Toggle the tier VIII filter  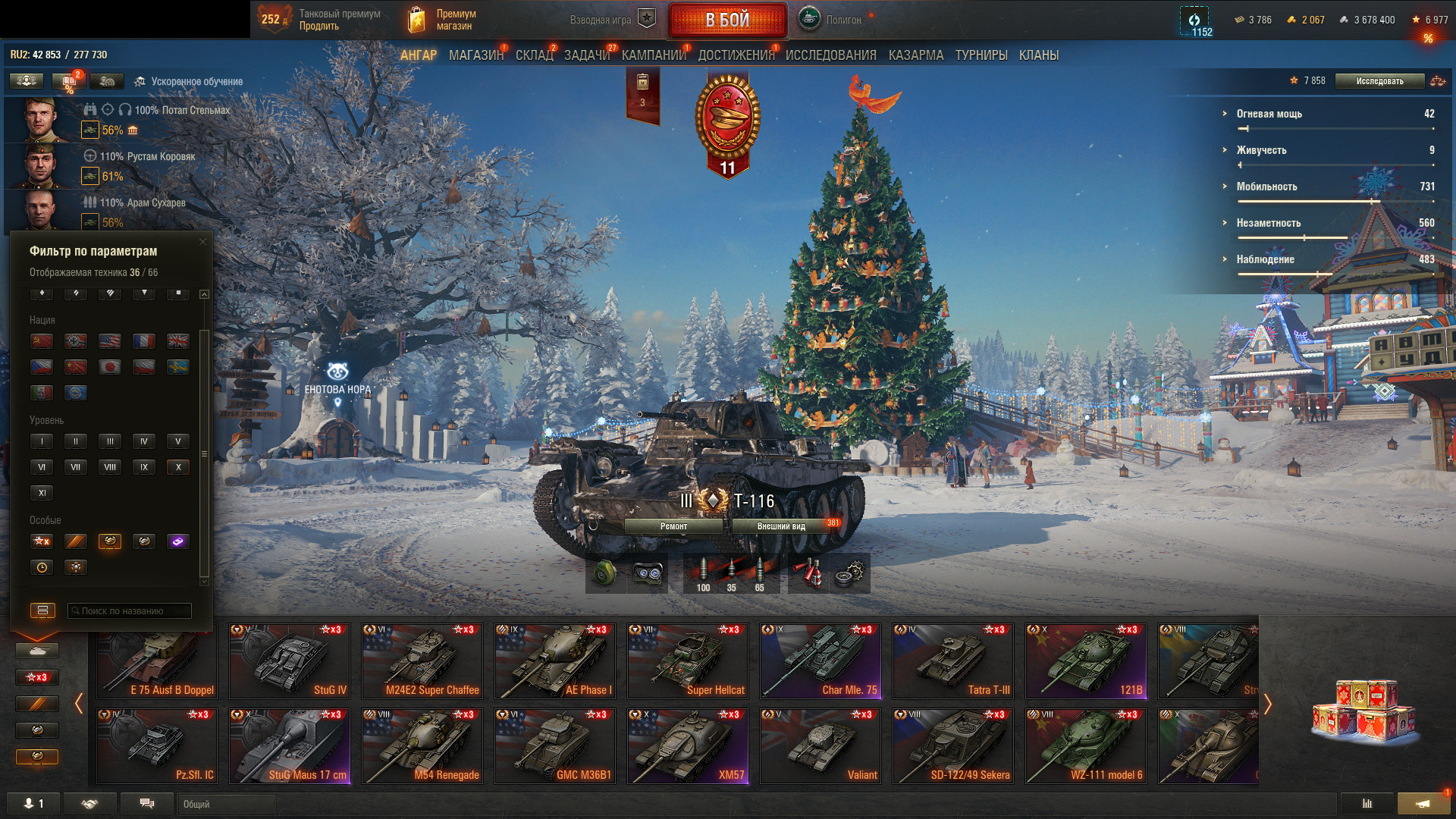click(x=110, y=467)
